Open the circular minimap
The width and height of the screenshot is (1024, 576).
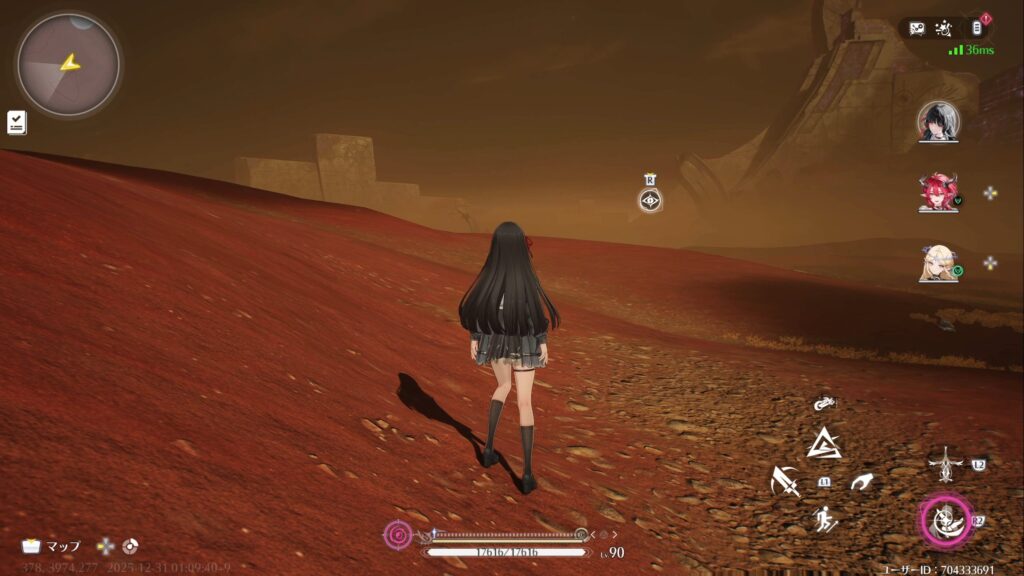[x=68, y=64]
